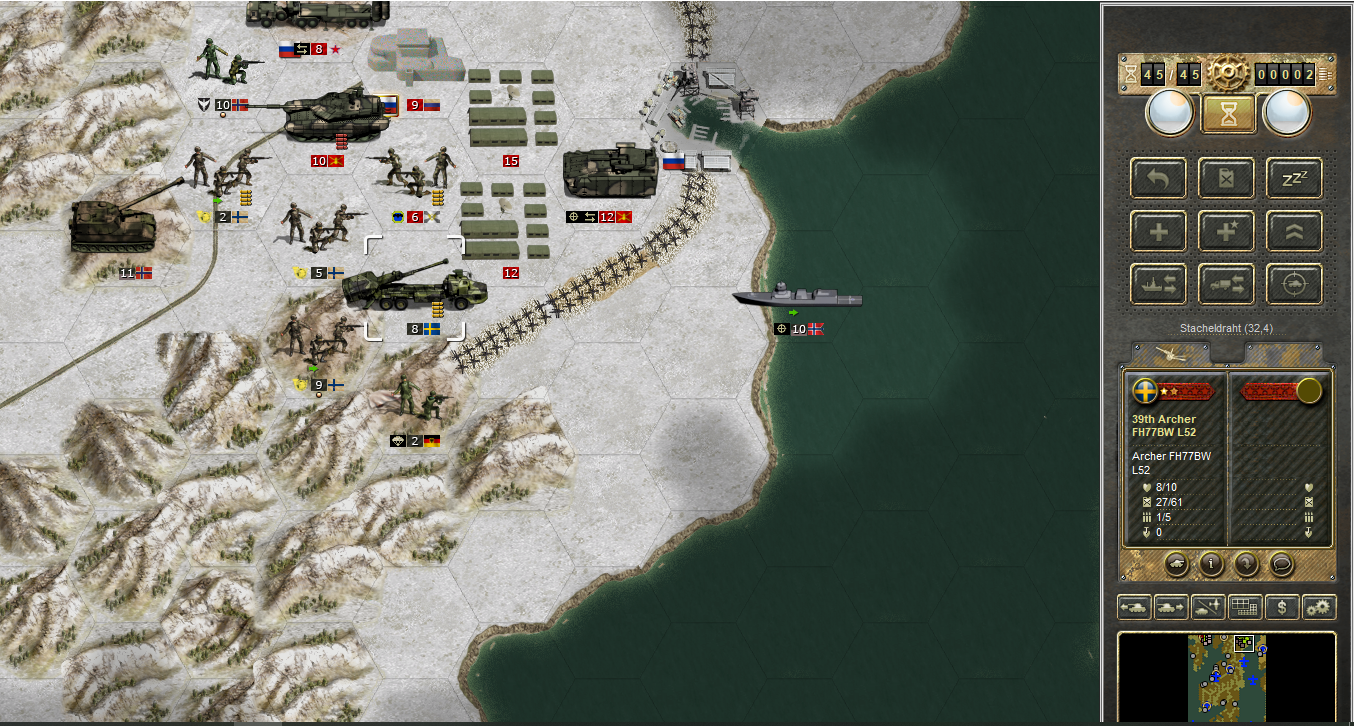
Task: End the turn with the hourglass button
Action: tap(1228, 113)
